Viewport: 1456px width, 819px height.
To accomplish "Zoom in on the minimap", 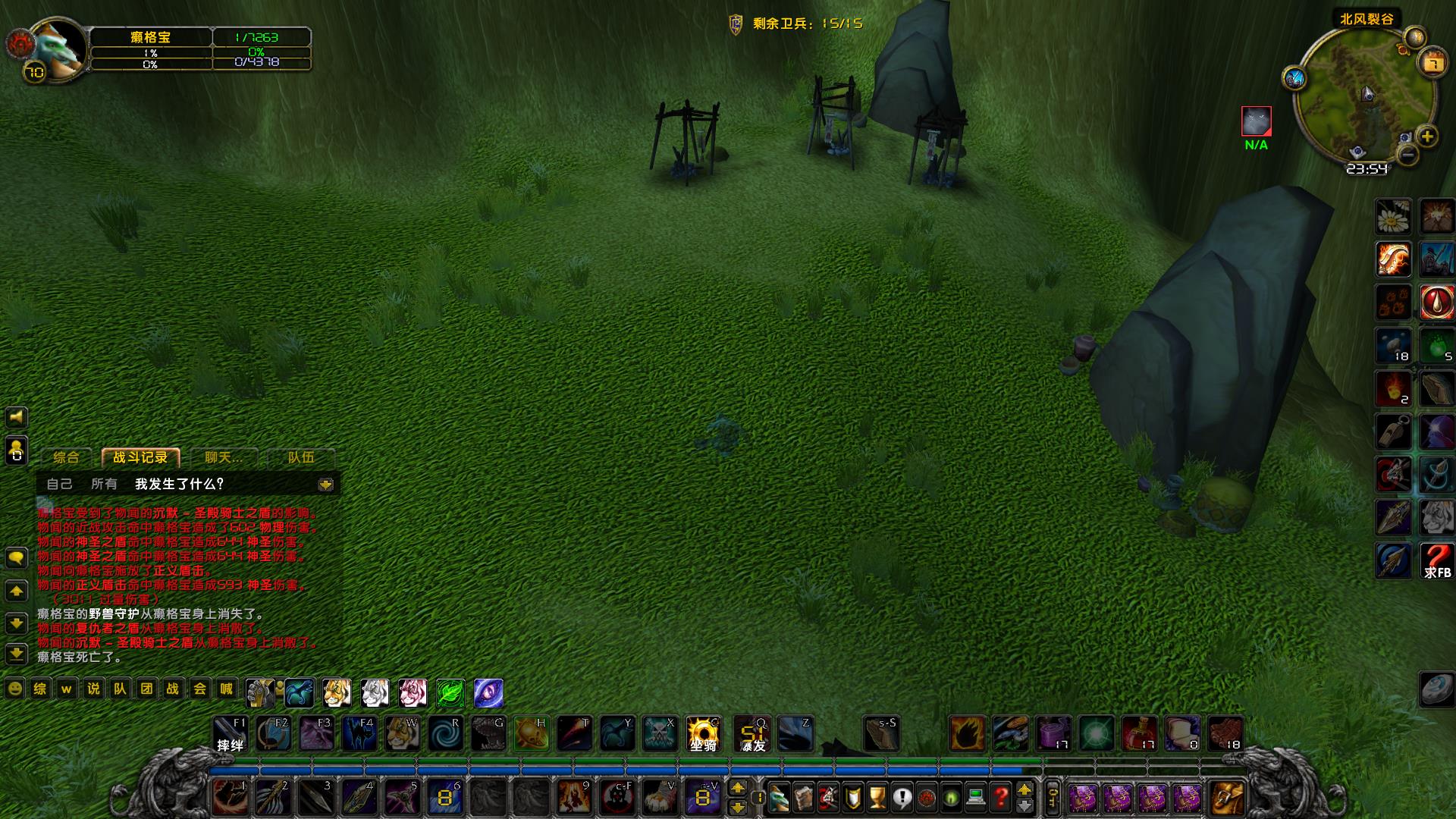I will coord(1427,136).
